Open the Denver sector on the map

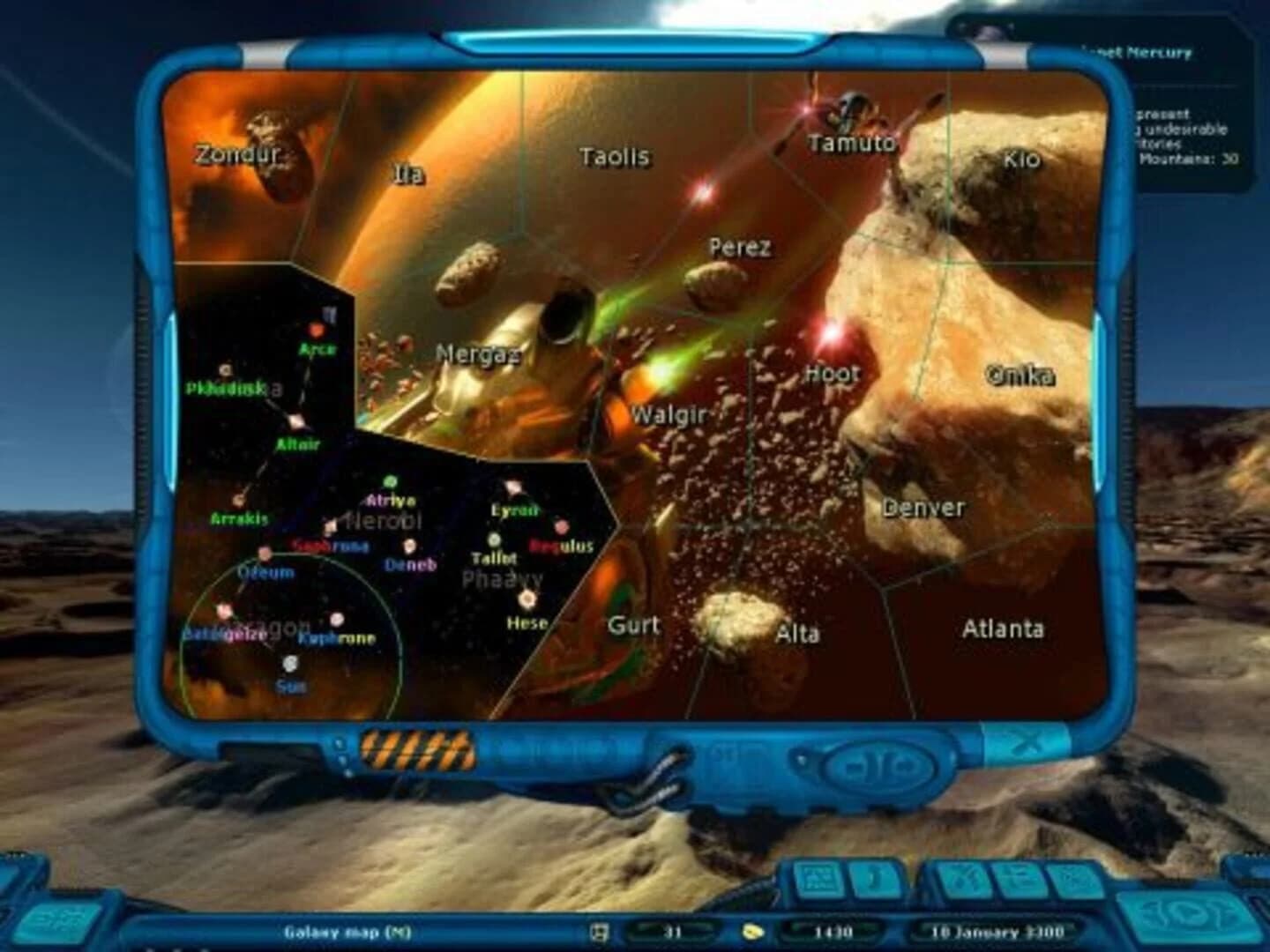[924, 509]
